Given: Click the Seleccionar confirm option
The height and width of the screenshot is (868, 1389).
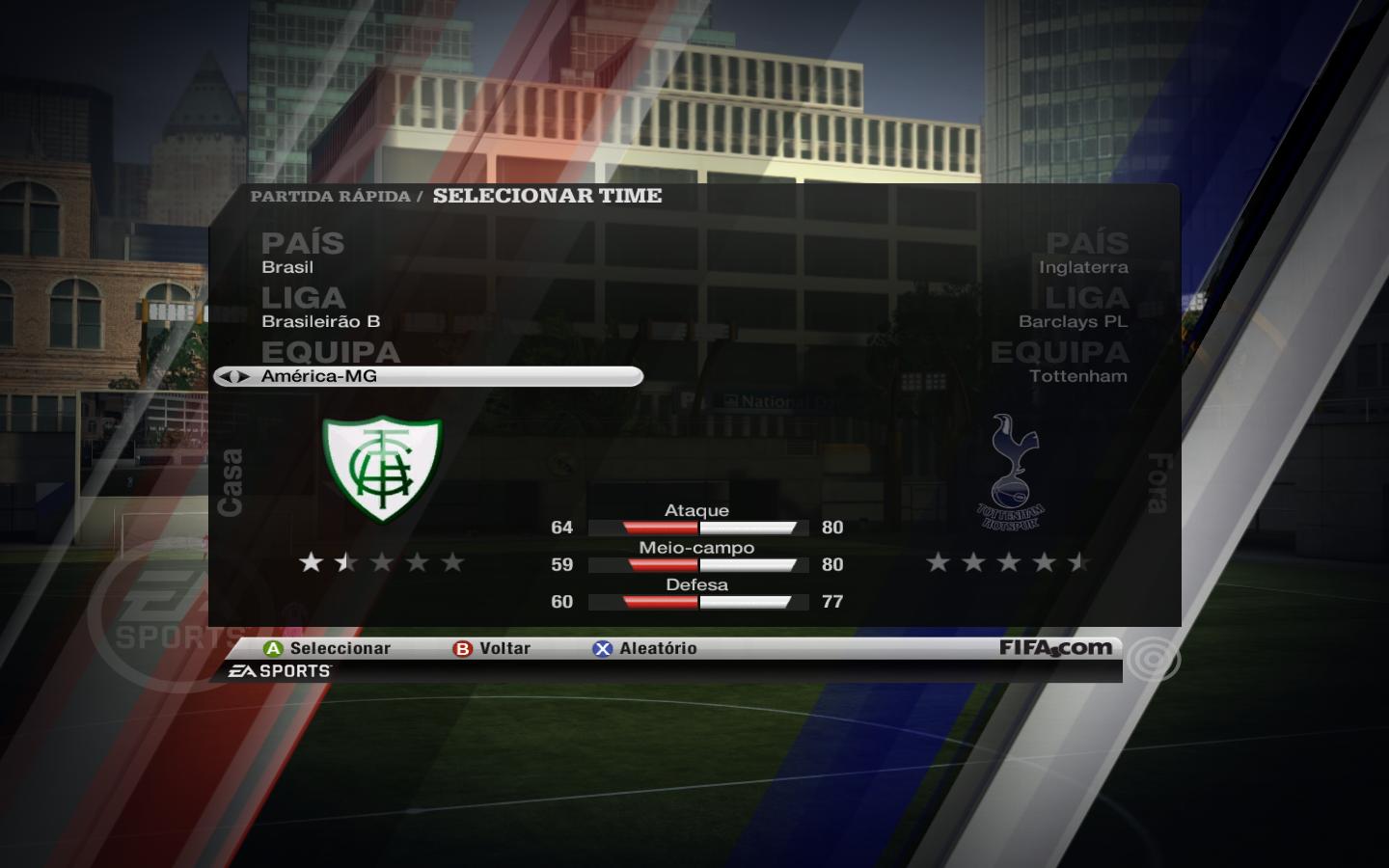Looking at the screenshot, I should click(328, 648).
